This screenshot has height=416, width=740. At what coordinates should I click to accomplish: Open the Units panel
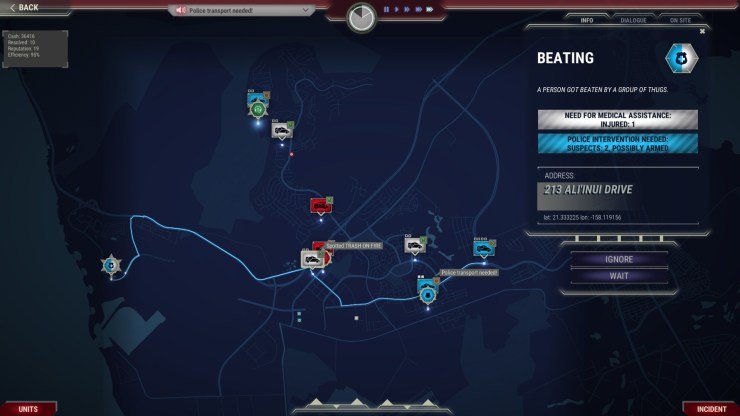[x=28, y=409]
